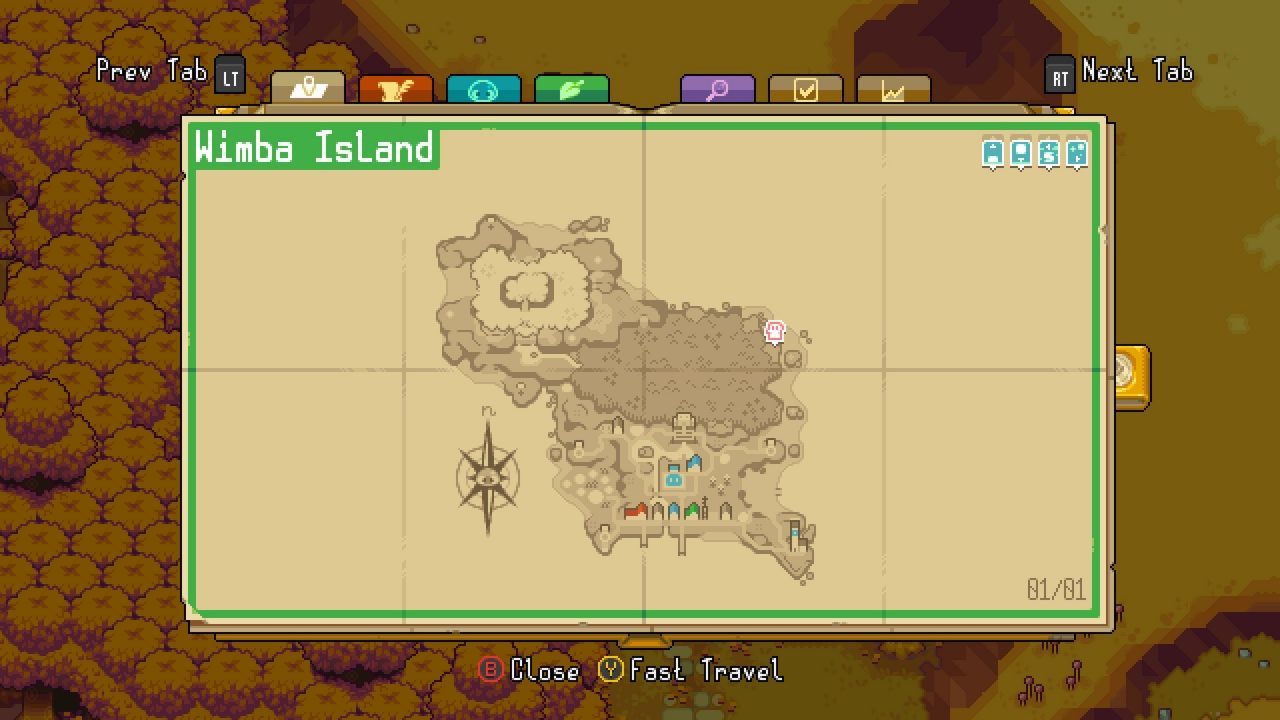The image size is (1280, 720).
Task: Open the purple magnifying glass tab
Action: tap(718, 88)
